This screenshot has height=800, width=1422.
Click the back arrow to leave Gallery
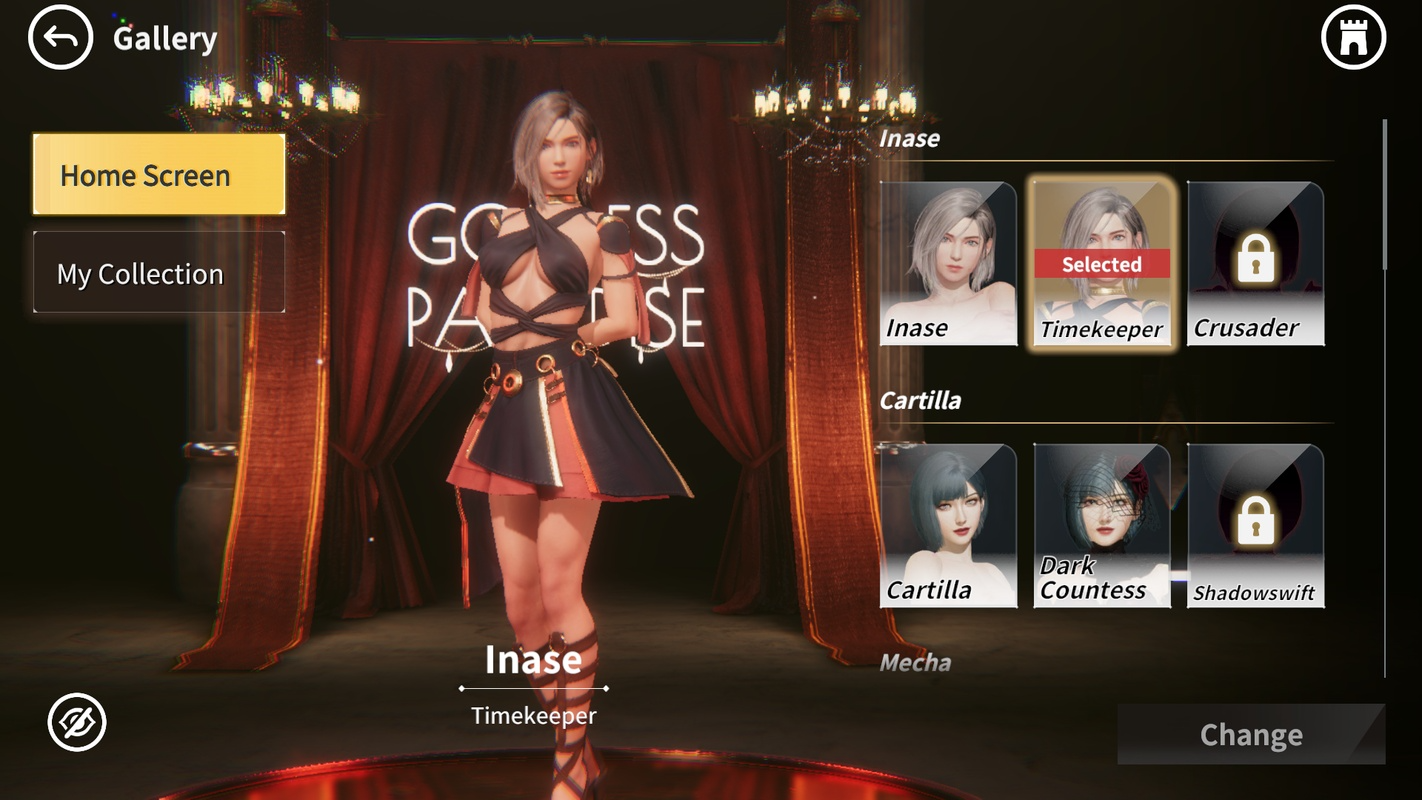(60, 37)
